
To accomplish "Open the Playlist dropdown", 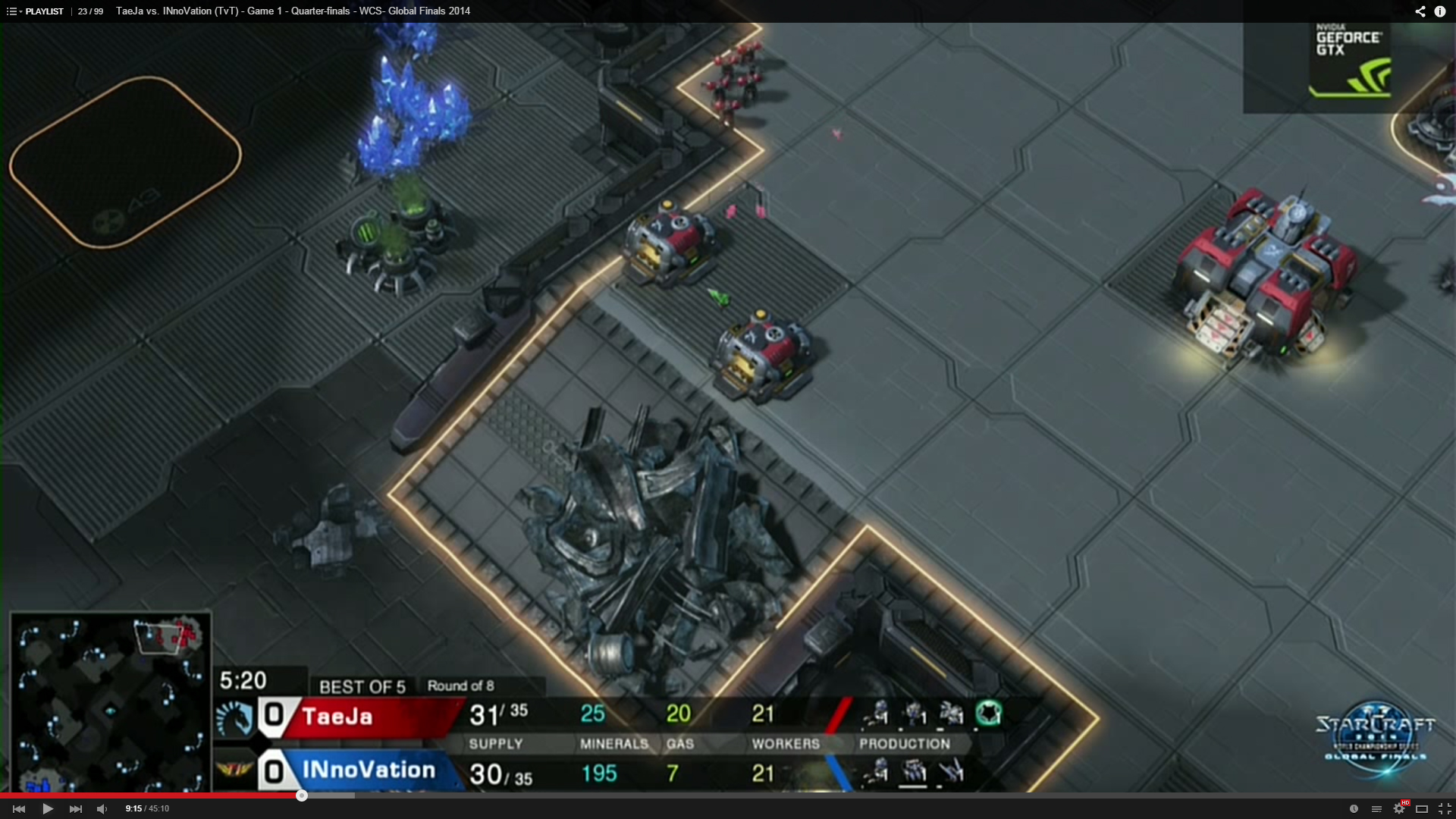I will pos(36,11).
